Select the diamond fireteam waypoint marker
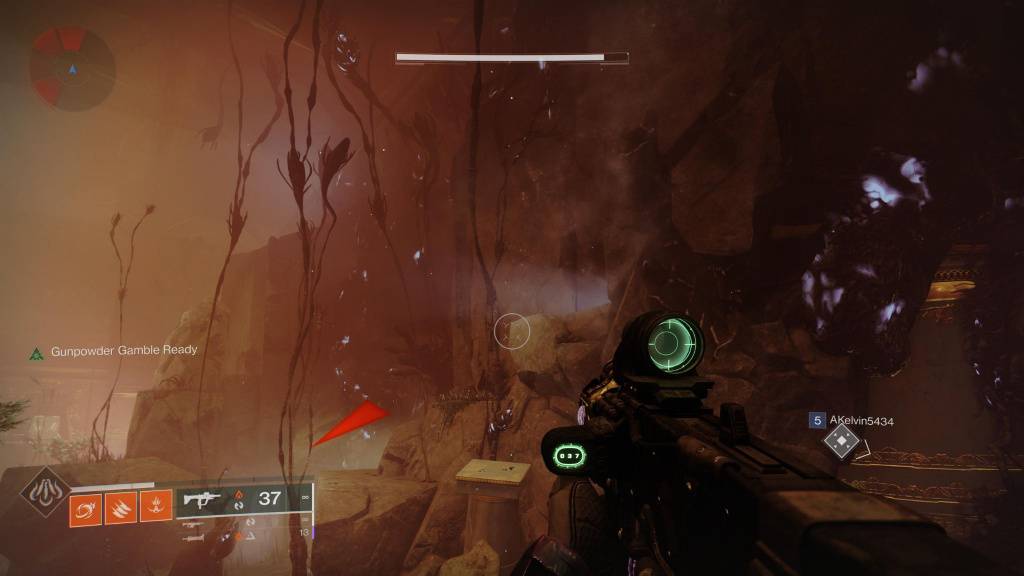The height and width of the screenshot is (576, 1024). point(842,441)
